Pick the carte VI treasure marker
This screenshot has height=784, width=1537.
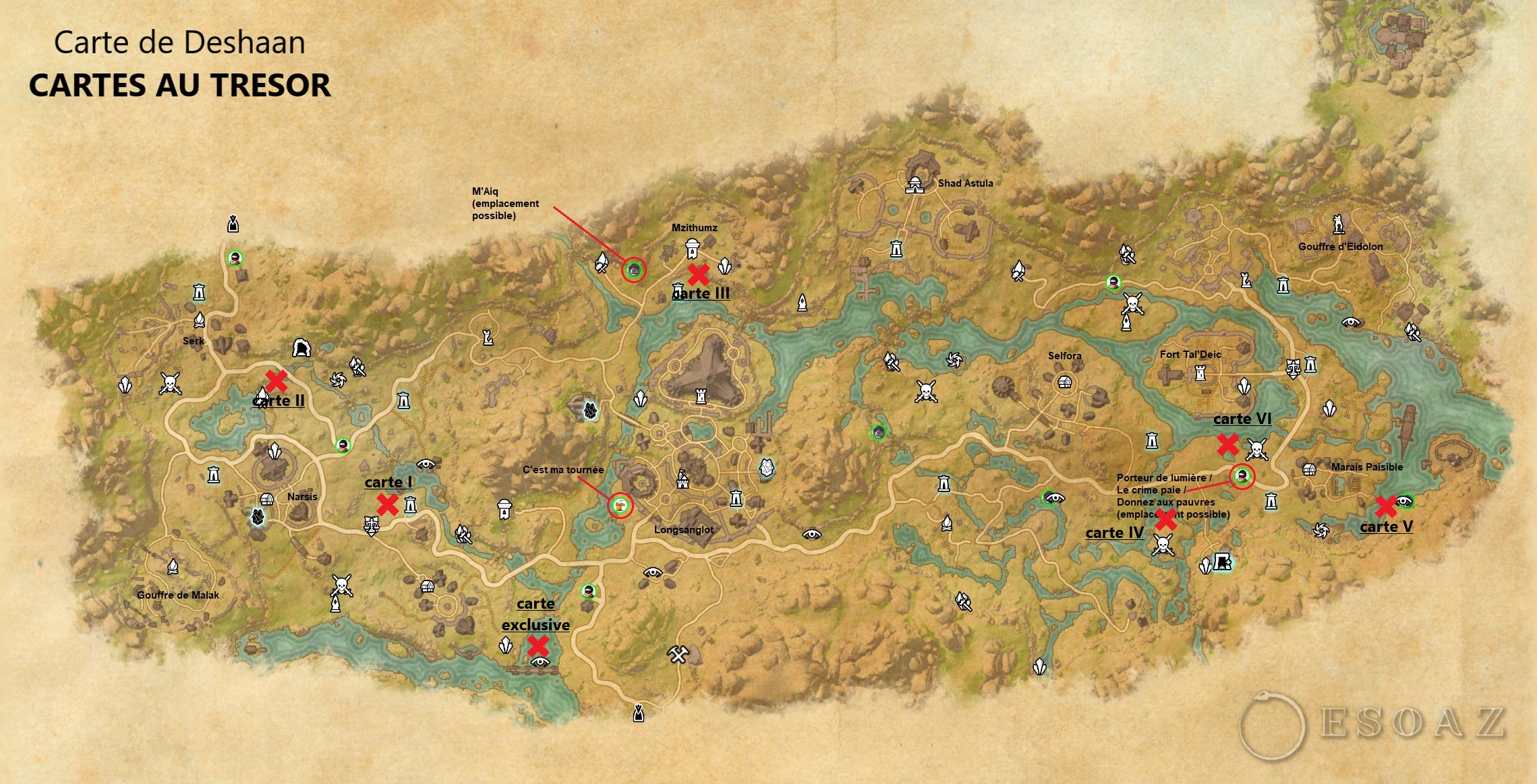coord(1227,444)
